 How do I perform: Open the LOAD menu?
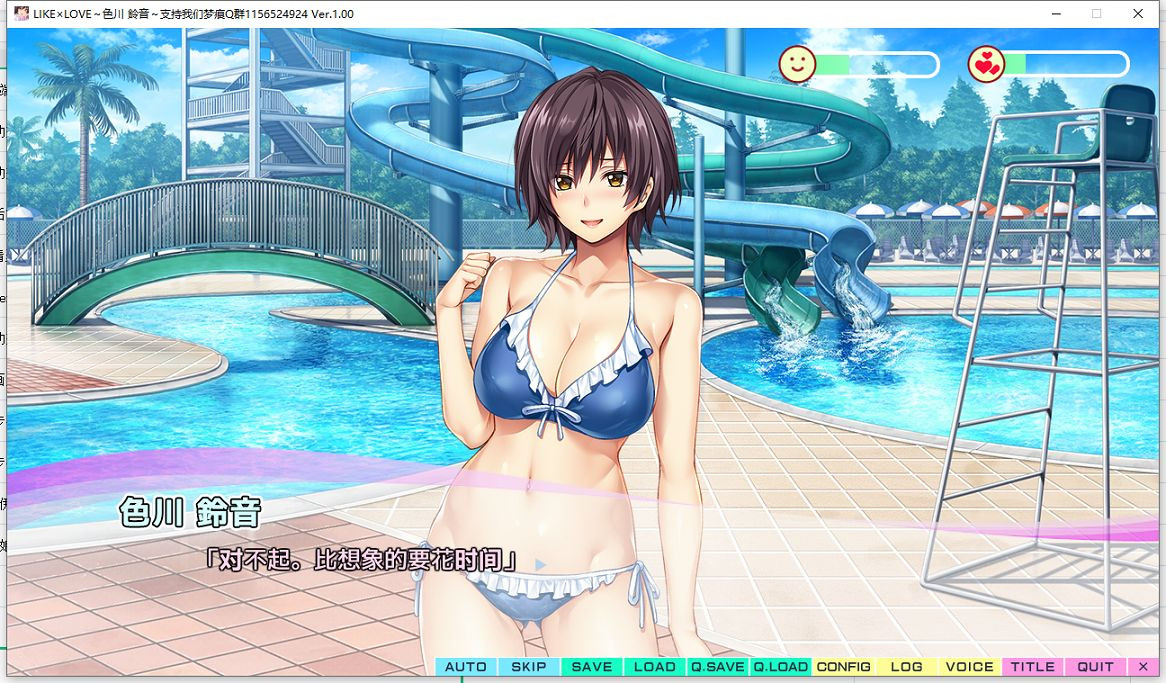(655, 667)
